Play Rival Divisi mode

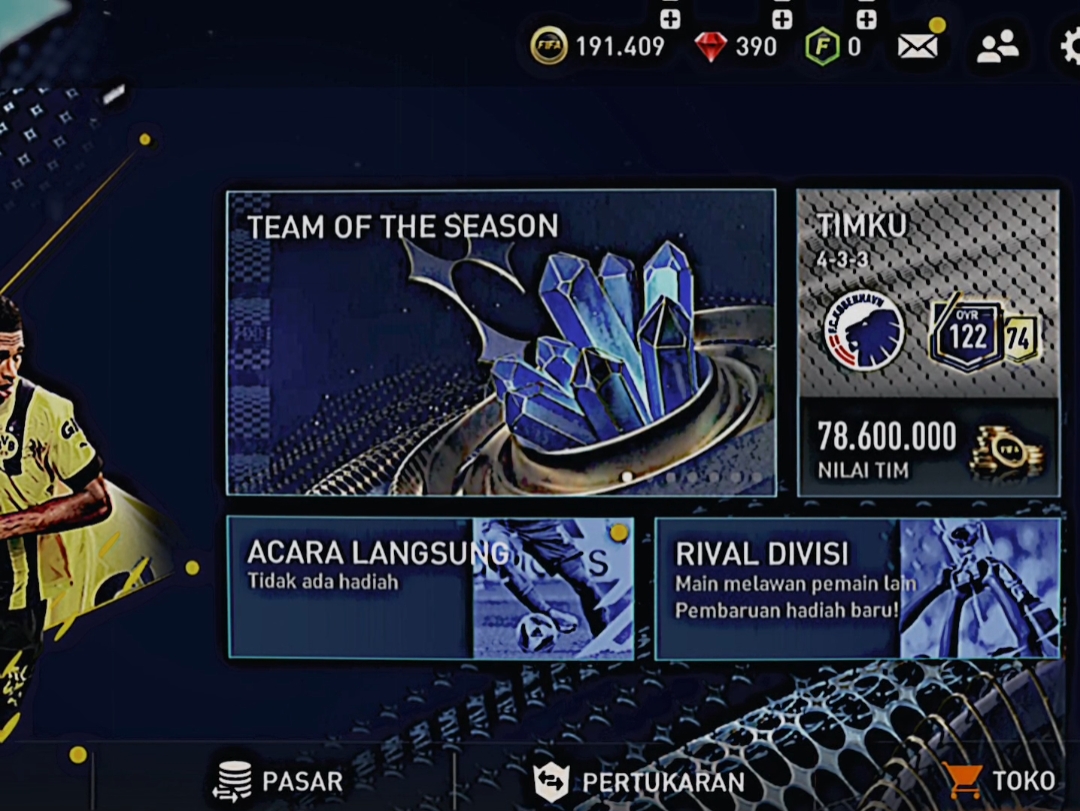[857, 587]
